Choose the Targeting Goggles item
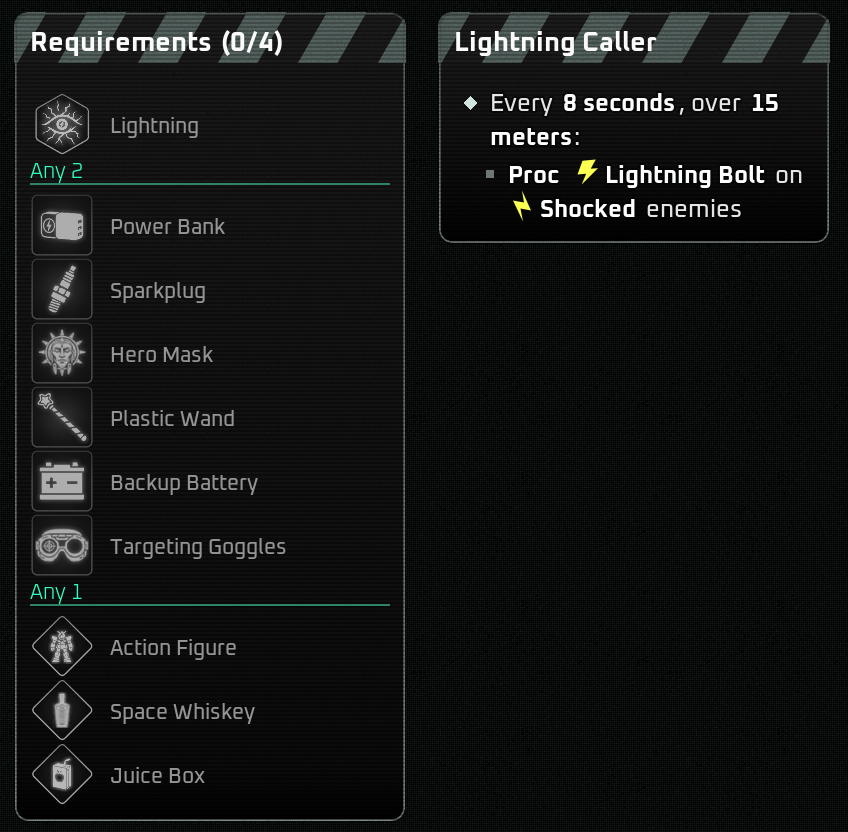 (62, 546)
